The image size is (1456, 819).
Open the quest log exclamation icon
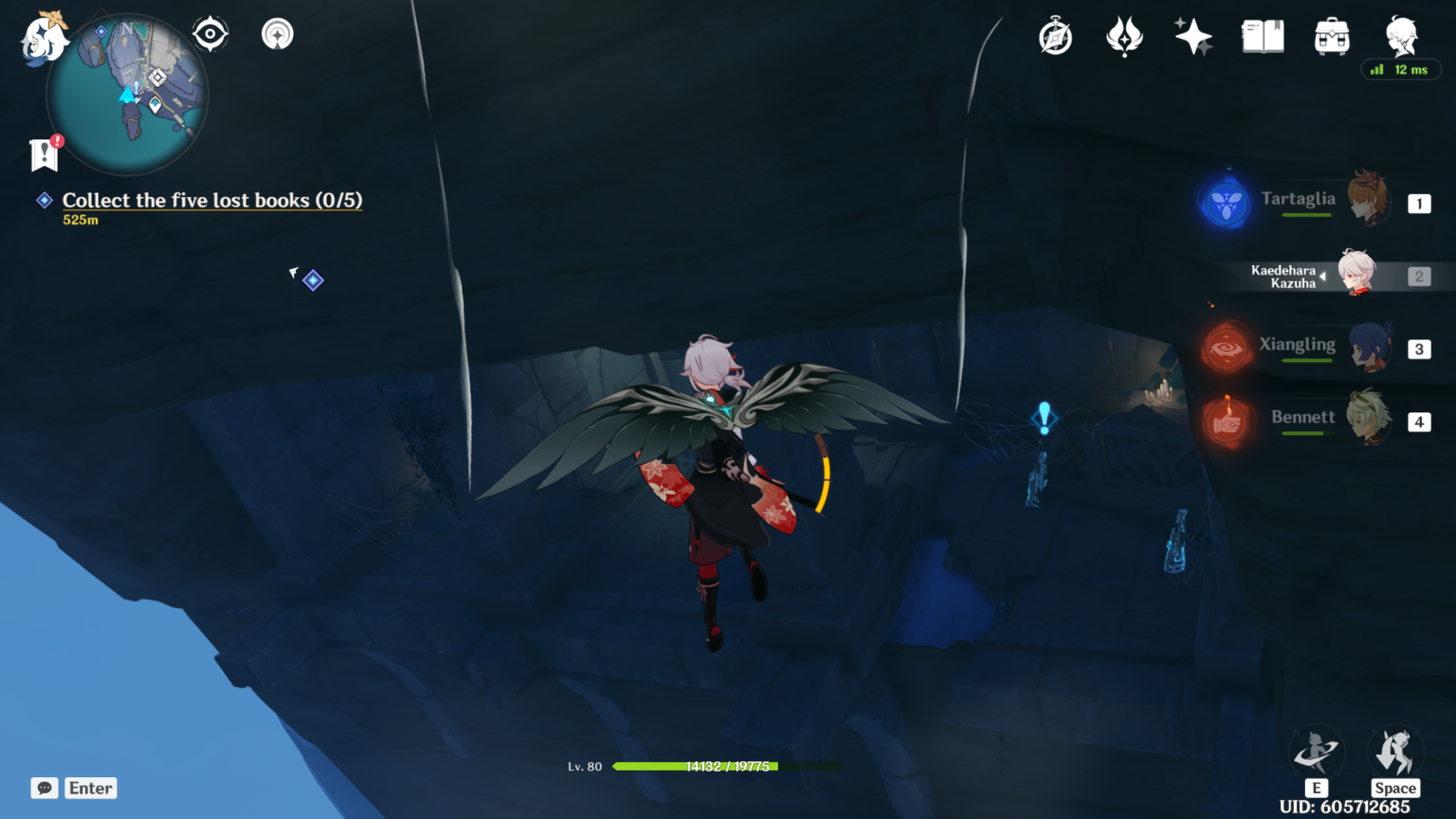(45, 154)
